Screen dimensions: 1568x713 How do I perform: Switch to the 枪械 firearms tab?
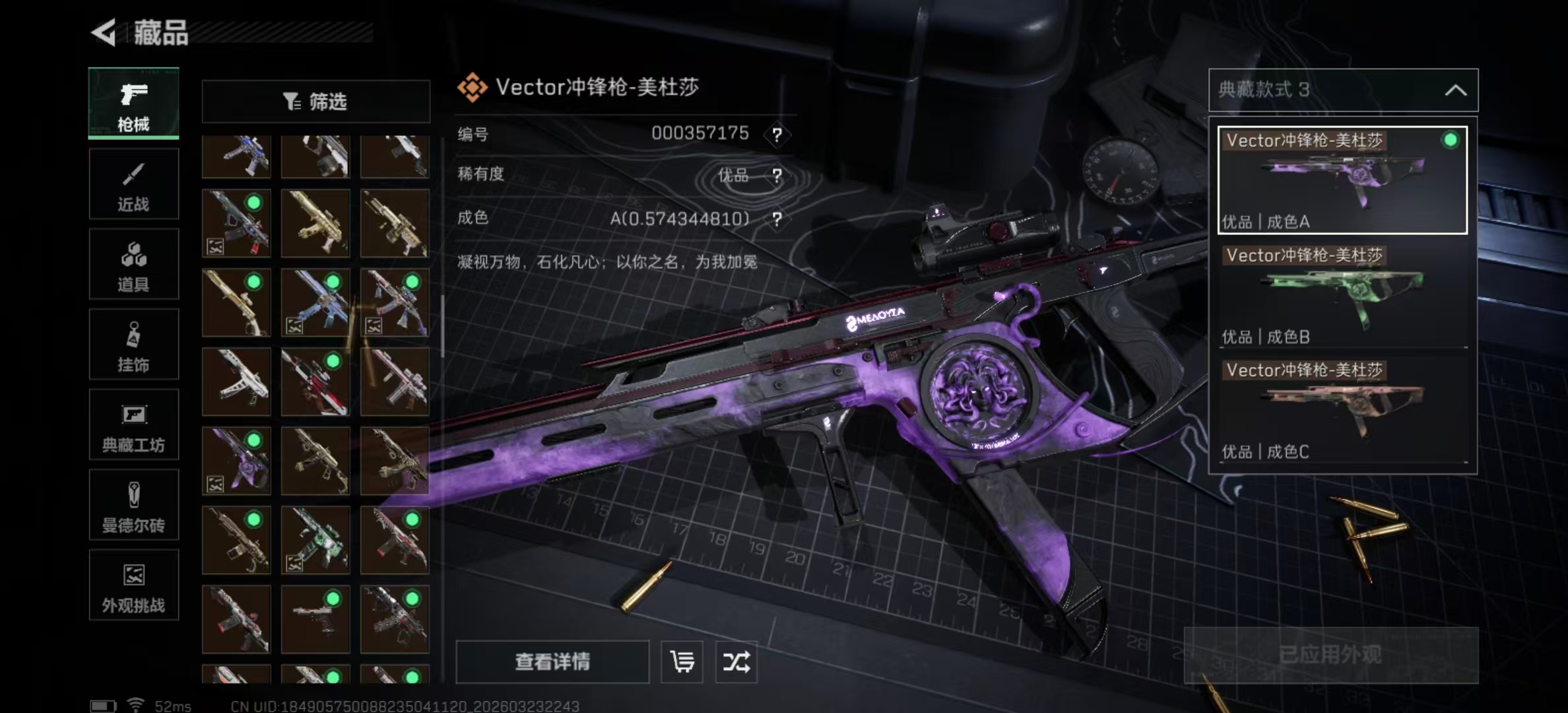coord(133,103)
